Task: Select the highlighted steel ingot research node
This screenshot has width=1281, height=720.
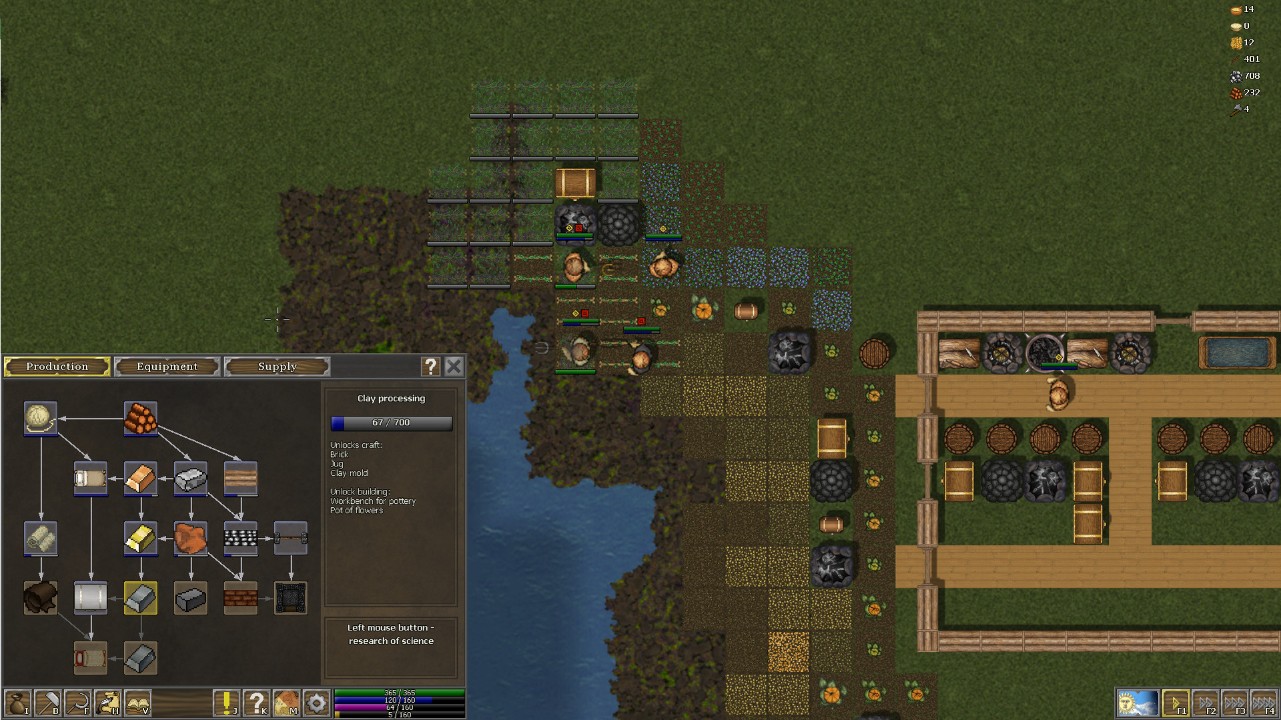Action: pyautogui.click(x=140, y=599)
